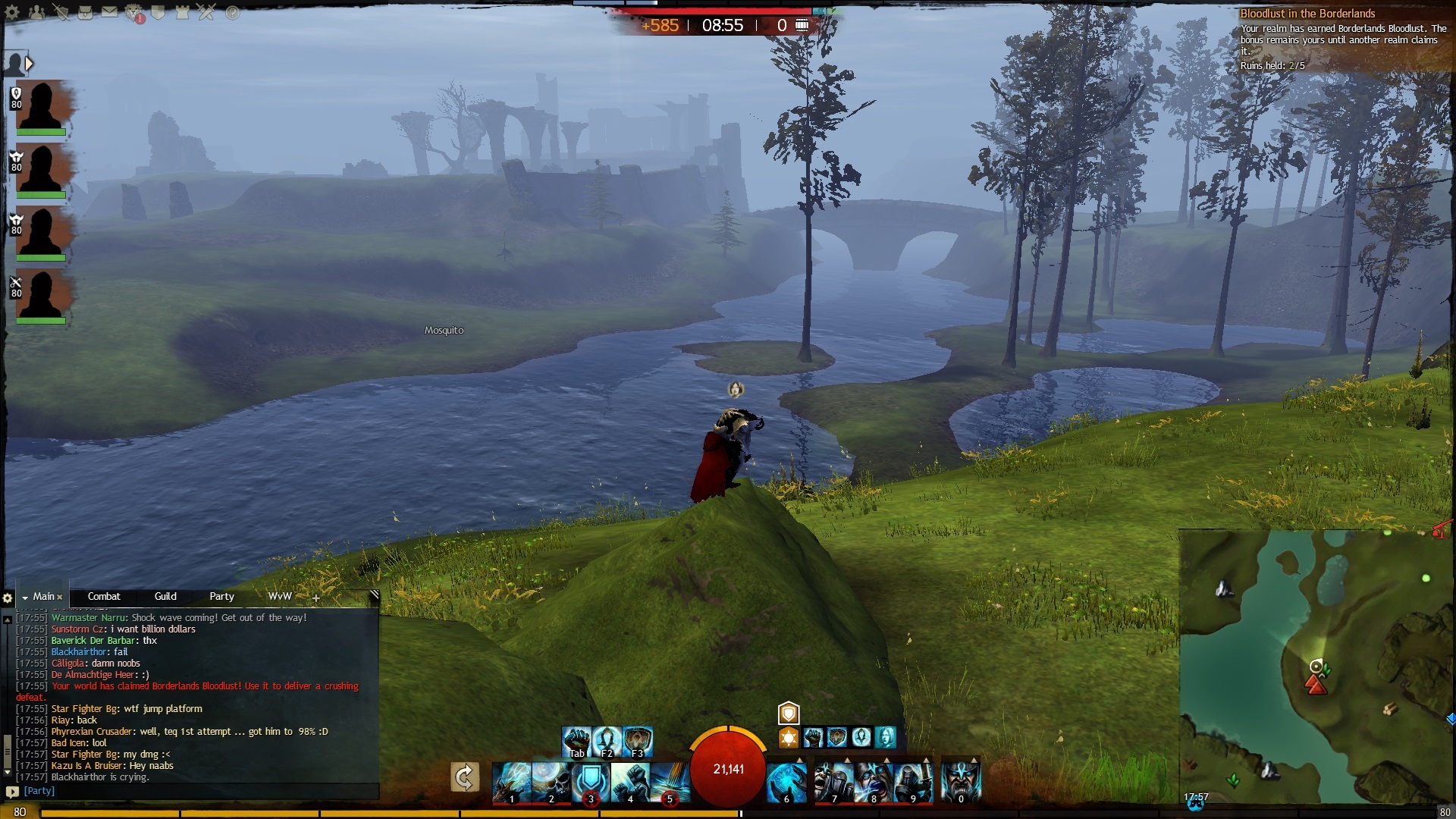The width and height of the screenshot is (1456, 819).
Task: Activate the elite skill in slot 0
Action: tap(961, 781)
